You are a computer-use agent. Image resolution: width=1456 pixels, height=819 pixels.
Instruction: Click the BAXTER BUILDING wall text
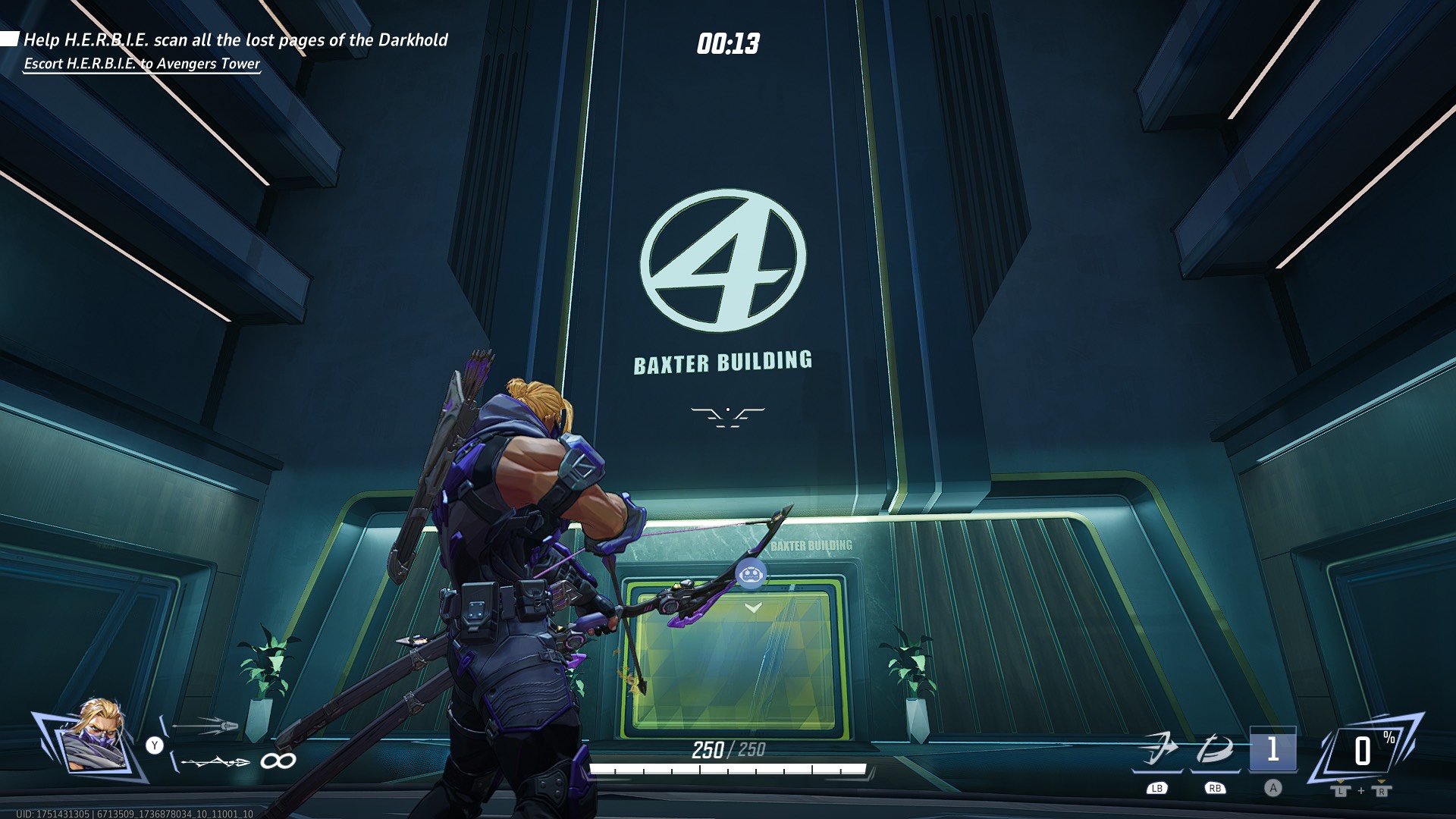point(722,363)
